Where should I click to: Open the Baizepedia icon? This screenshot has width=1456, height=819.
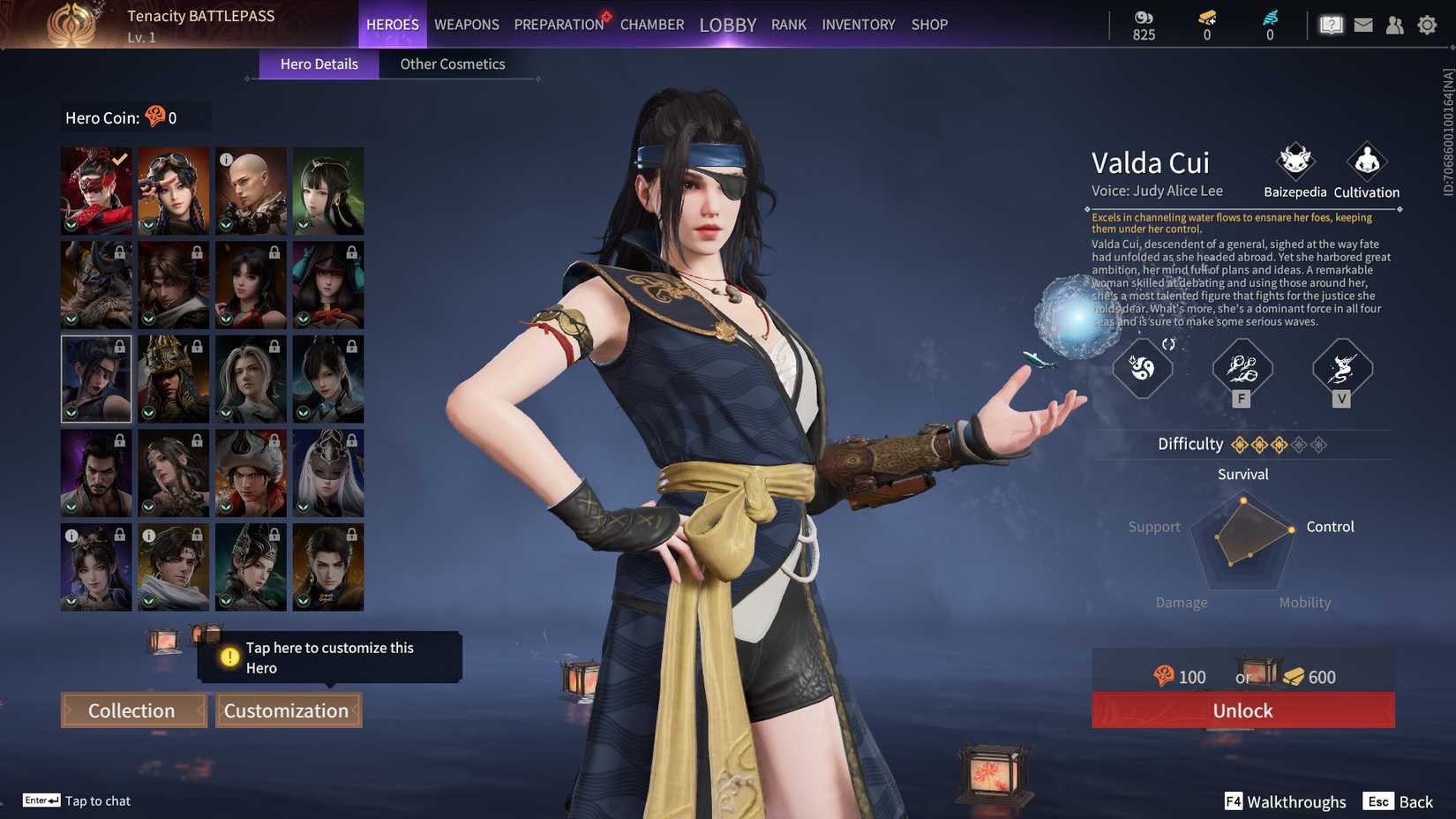[x=1295, y=163]
